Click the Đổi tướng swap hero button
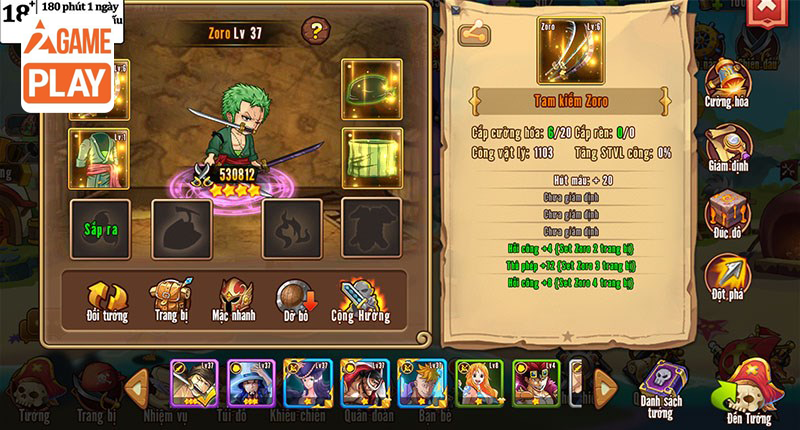The image size is (800, 430). coord(107,300)
